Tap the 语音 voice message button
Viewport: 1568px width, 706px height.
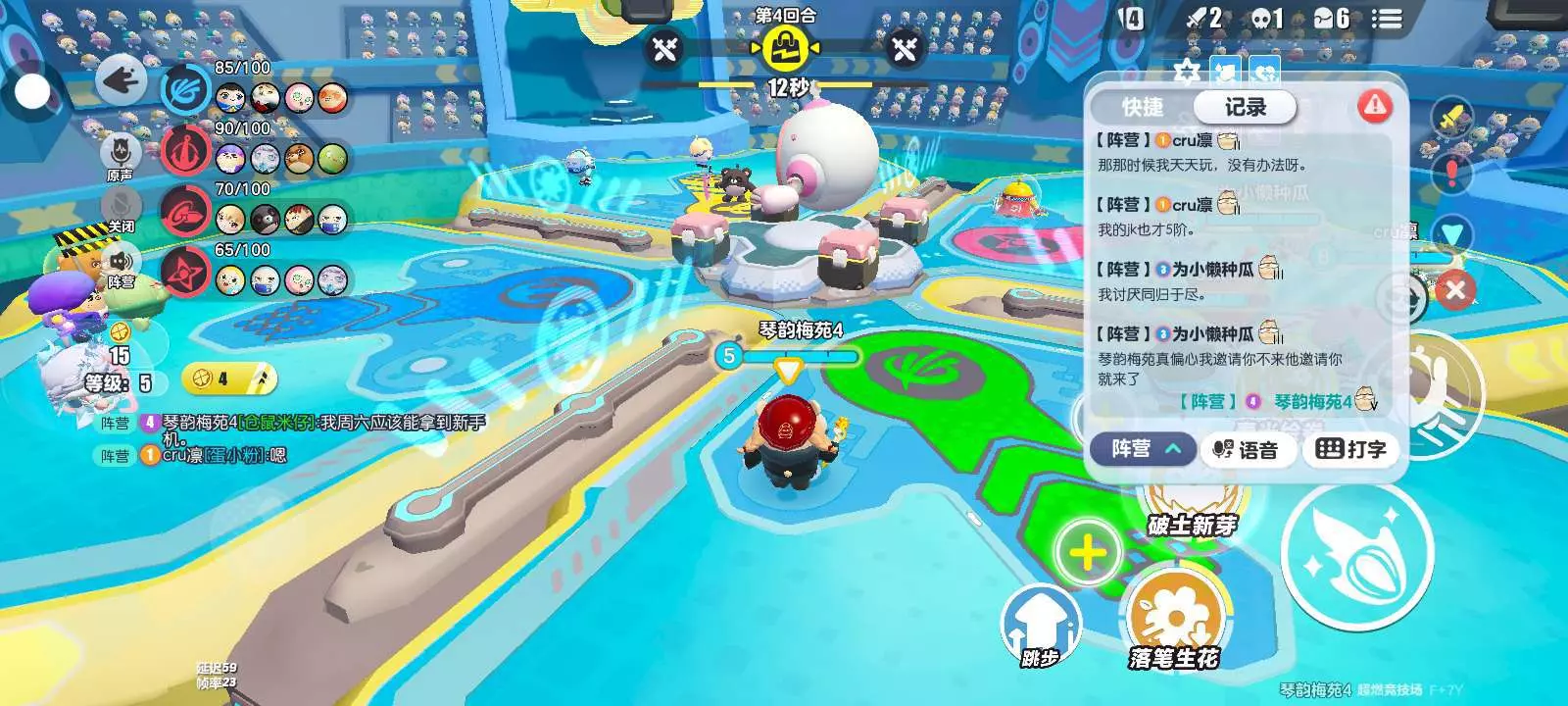point(1247,450)
